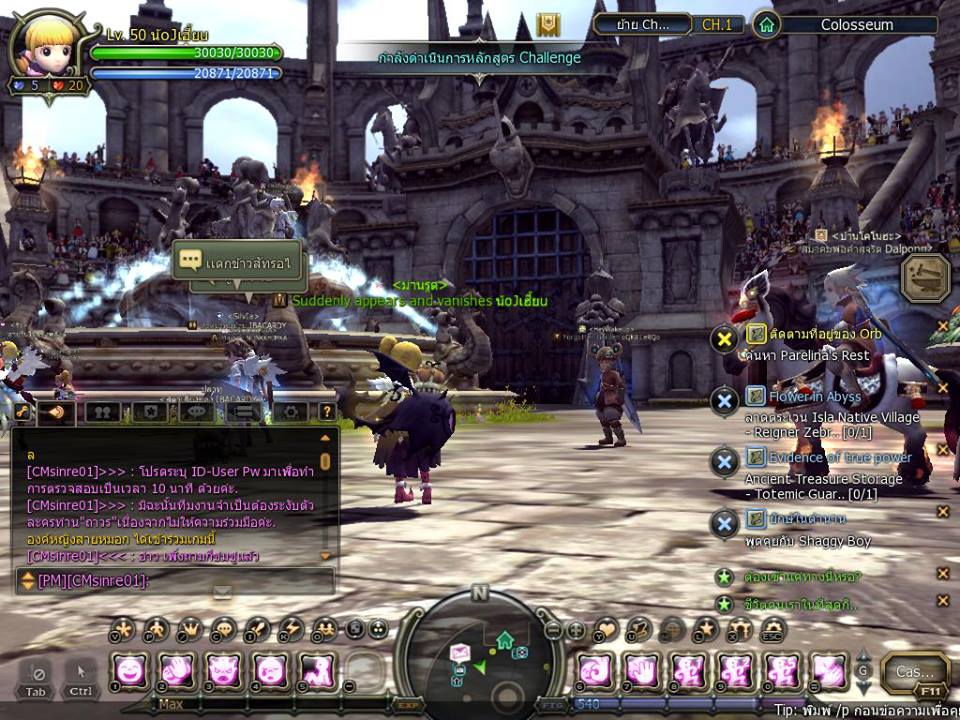Screen dimensions: 960x720
Task: Open the ESC system menu icon
Action: pos(772,630)
